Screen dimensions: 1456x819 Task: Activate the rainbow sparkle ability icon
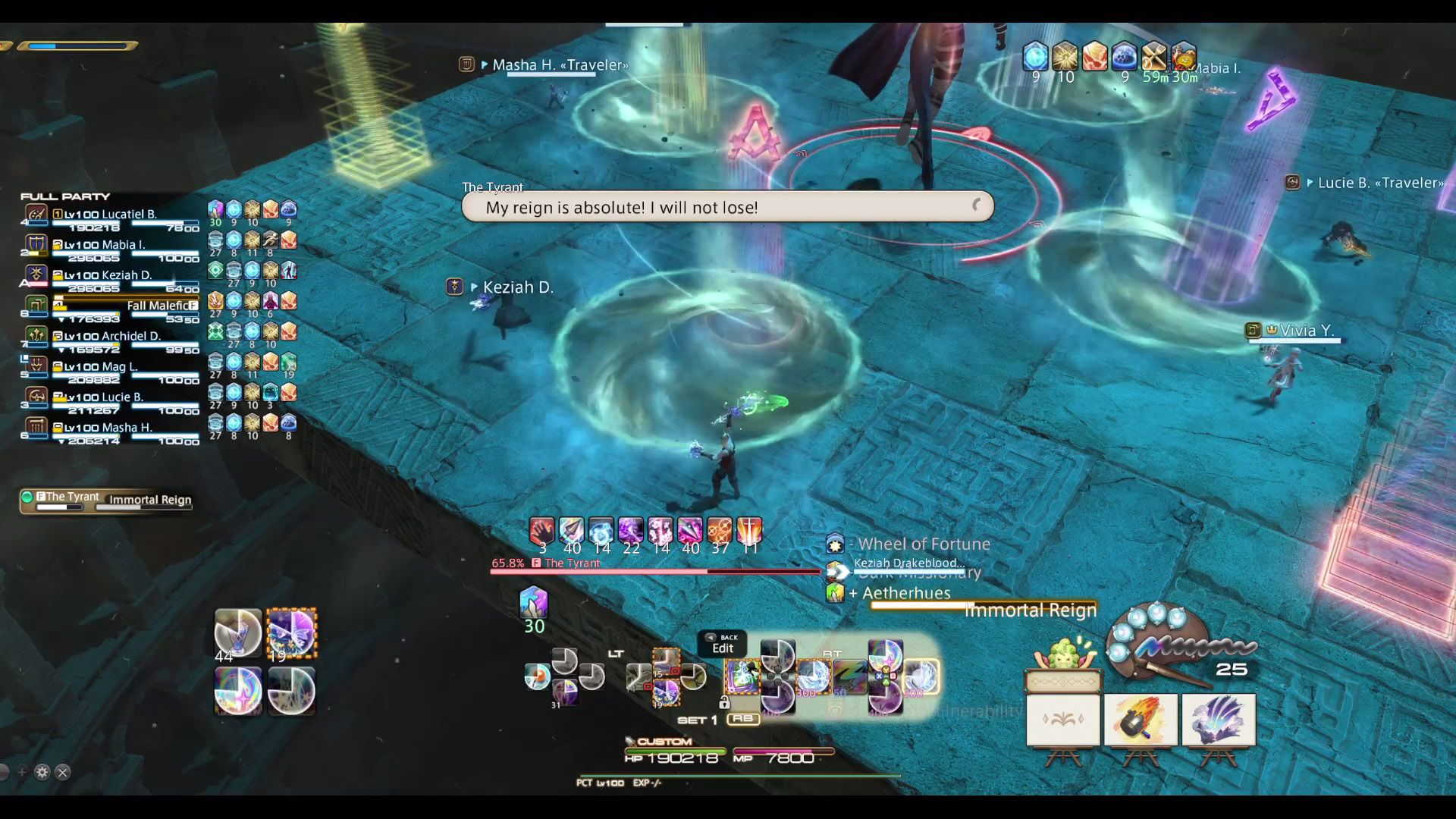click(x=238, y=691)
